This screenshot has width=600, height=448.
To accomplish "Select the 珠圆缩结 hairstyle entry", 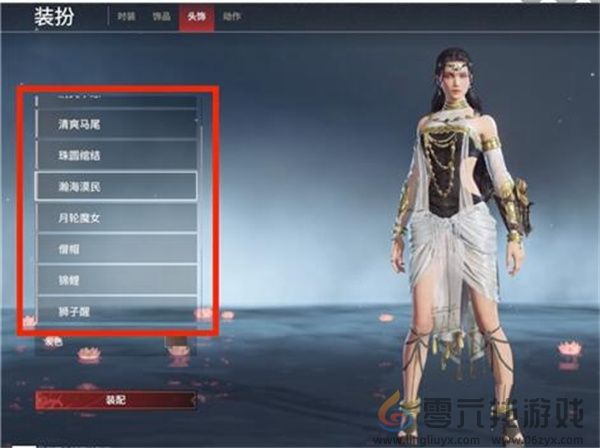I will (x=116, y=155).
